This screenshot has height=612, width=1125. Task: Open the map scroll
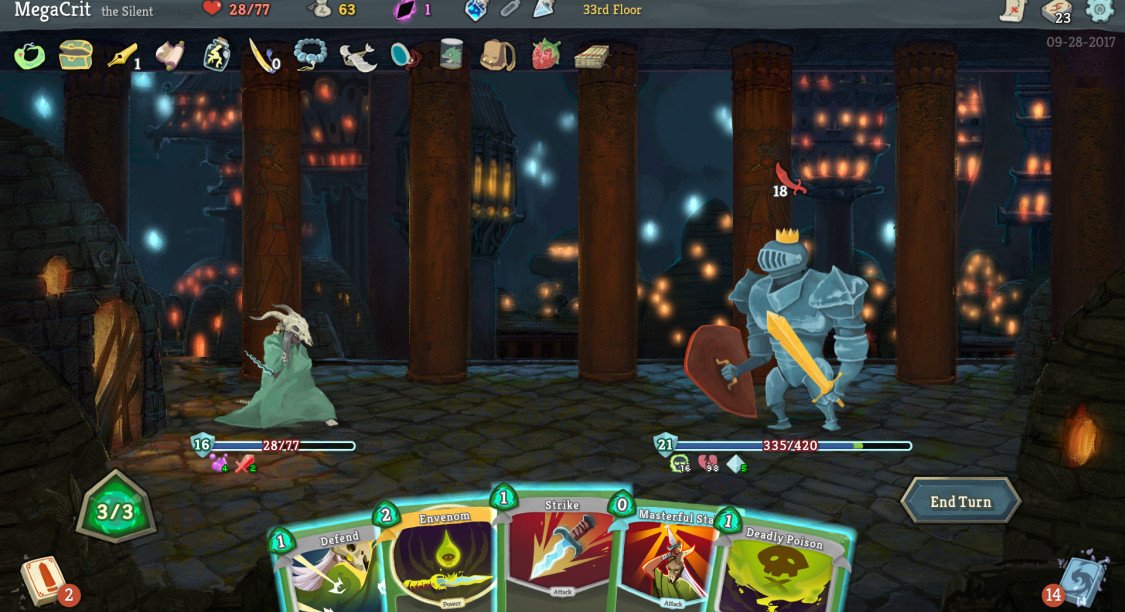pos(1013,11)
